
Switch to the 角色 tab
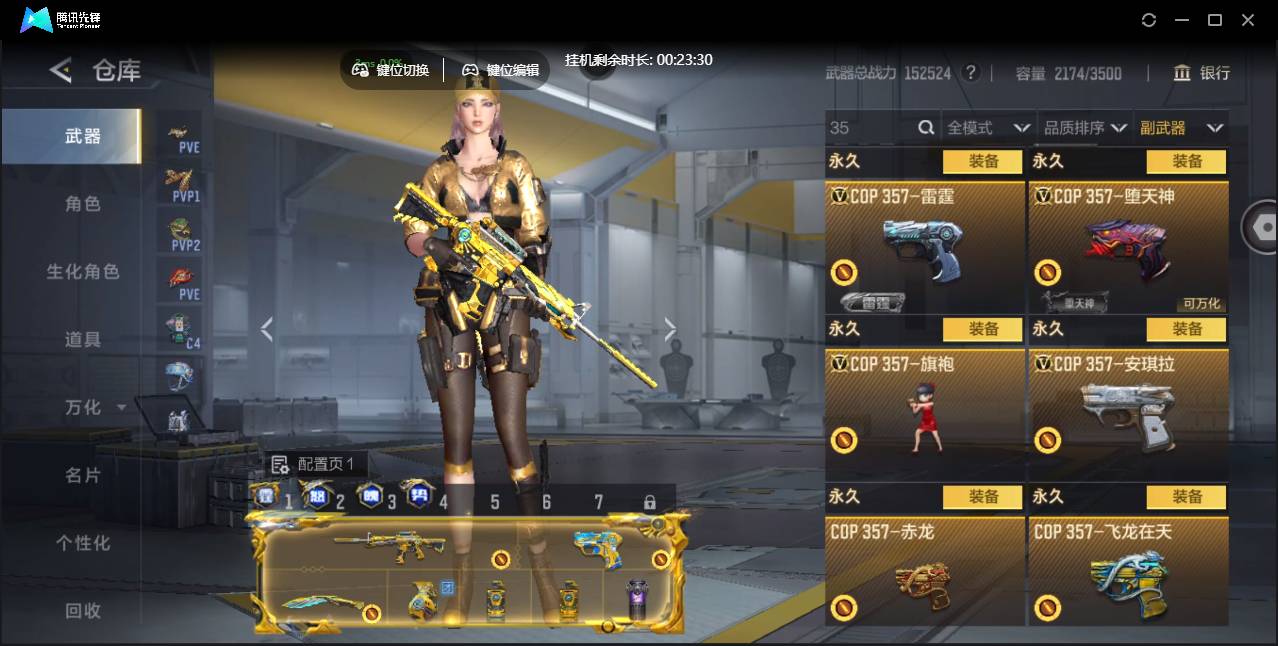(x=83, y=204)
